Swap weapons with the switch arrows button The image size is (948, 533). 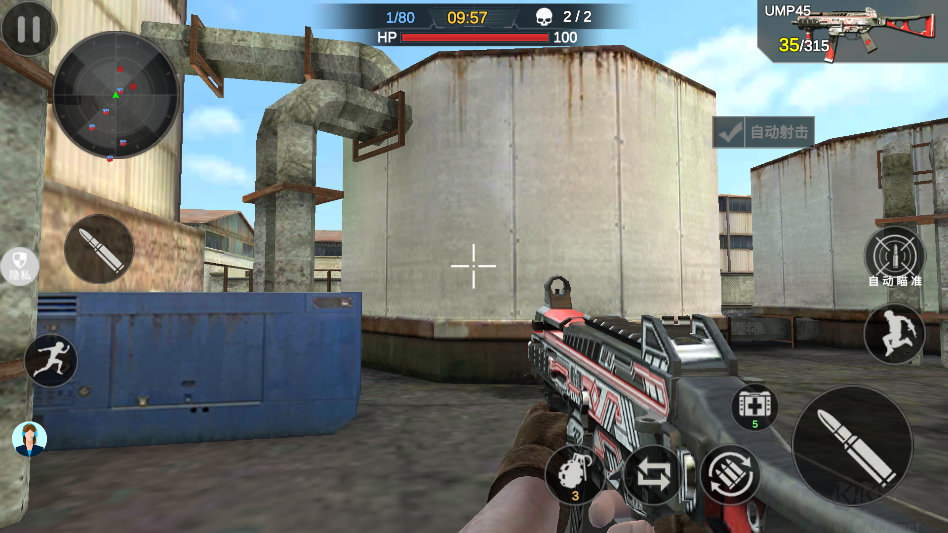(653, 474)
